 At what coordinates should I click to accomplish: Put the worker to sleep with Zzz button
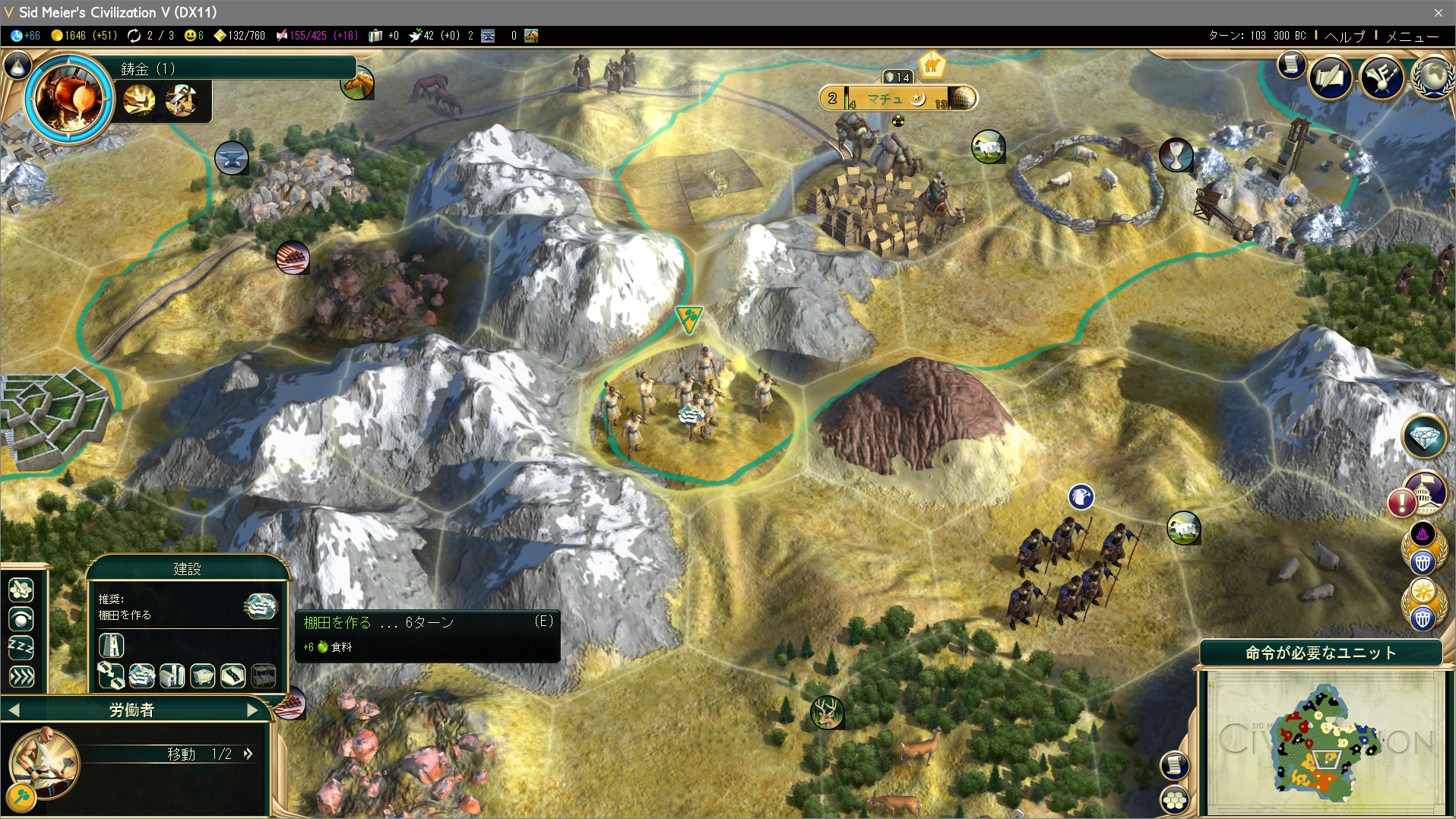[x=21, y=647]
